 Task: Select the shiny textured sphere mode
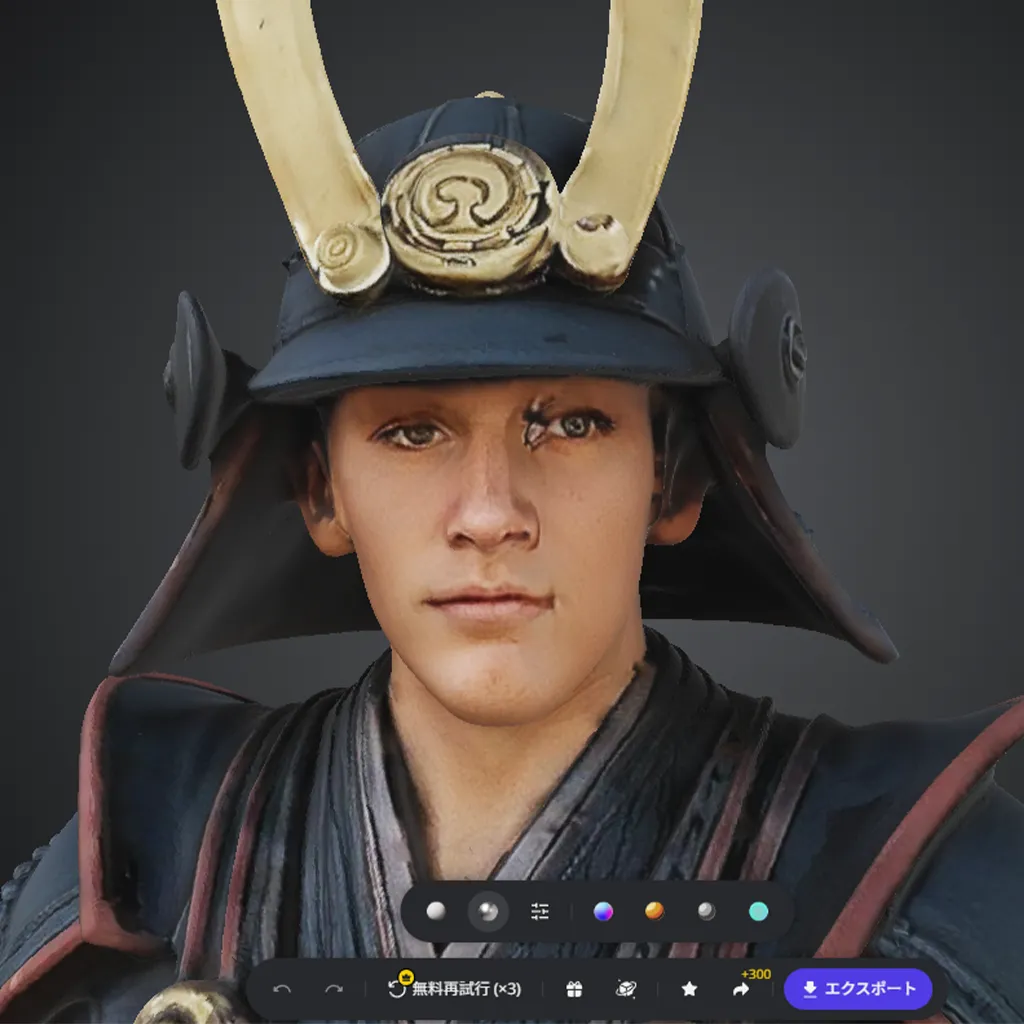pyautogui.click(x=488, y=911)
